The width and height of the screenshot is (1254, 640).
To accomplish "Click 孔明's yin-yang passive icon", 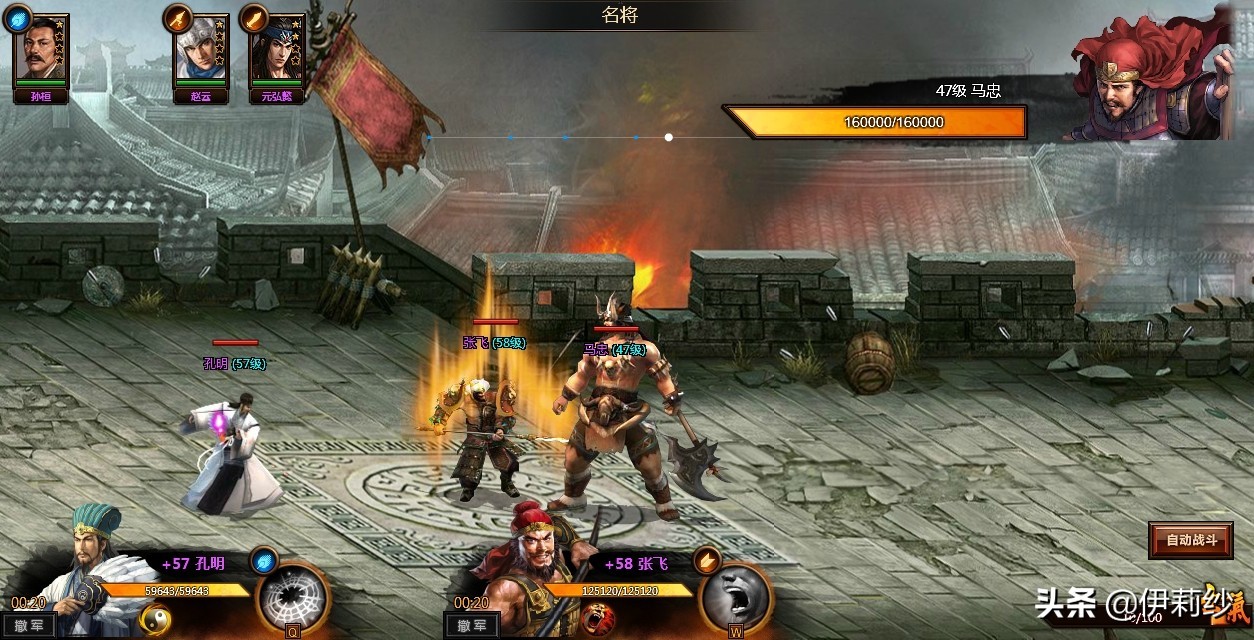I will pyautogui.click(x=155, y=621).
